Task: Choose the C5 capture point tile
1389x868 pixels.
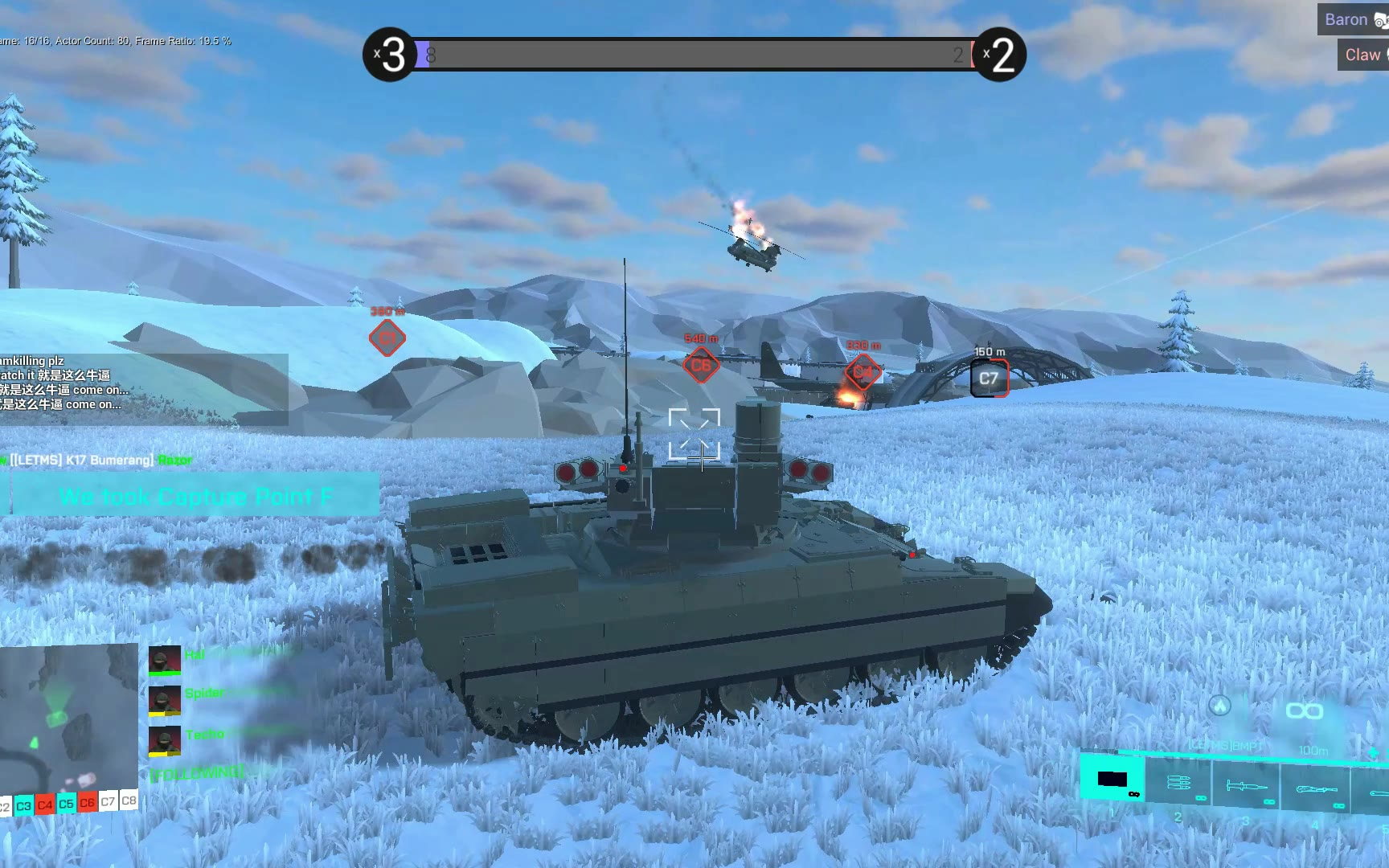Action: pyautogui.click(x=66, y=803)
